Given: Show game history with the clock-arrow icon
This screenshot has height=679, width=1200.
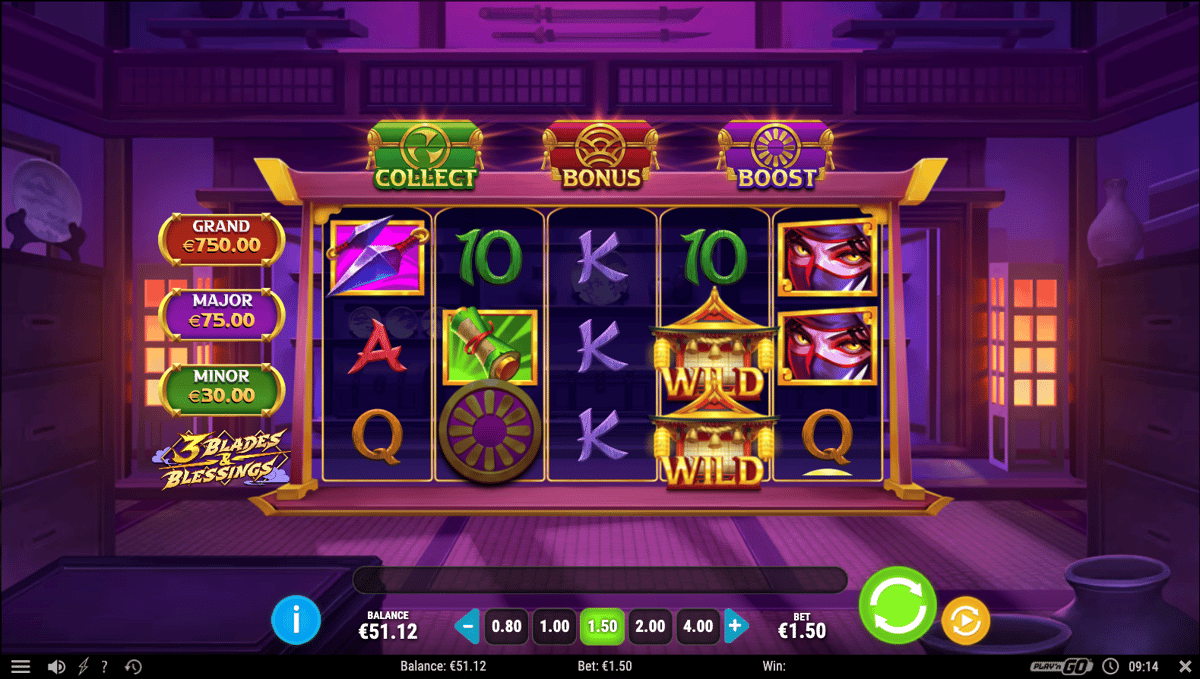Looking at the screenshot, I should point(133,667).
